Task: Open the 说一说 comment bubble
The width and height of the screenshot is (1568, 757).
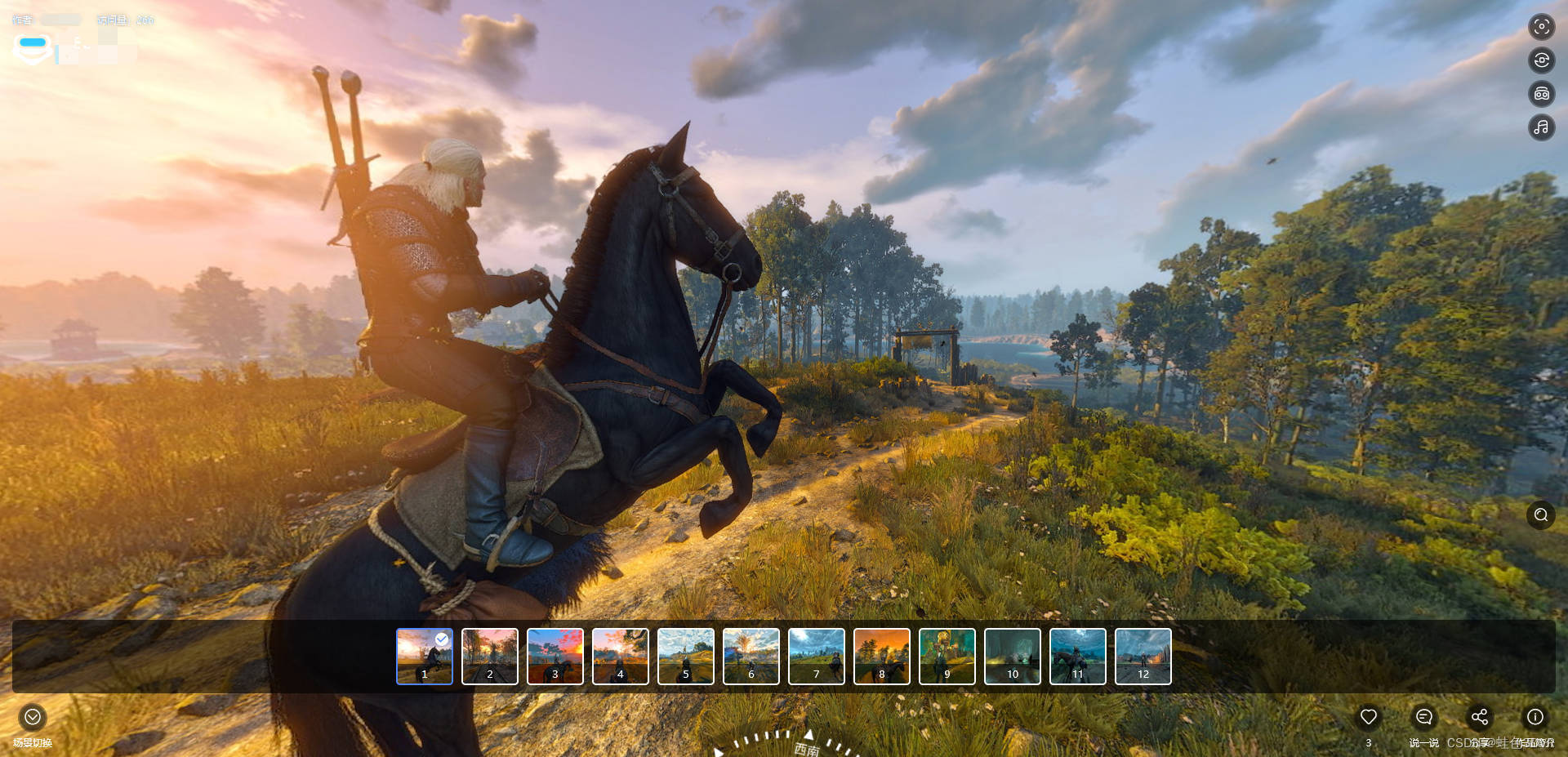Action: pyautogui.click(x=1424, y=717)
